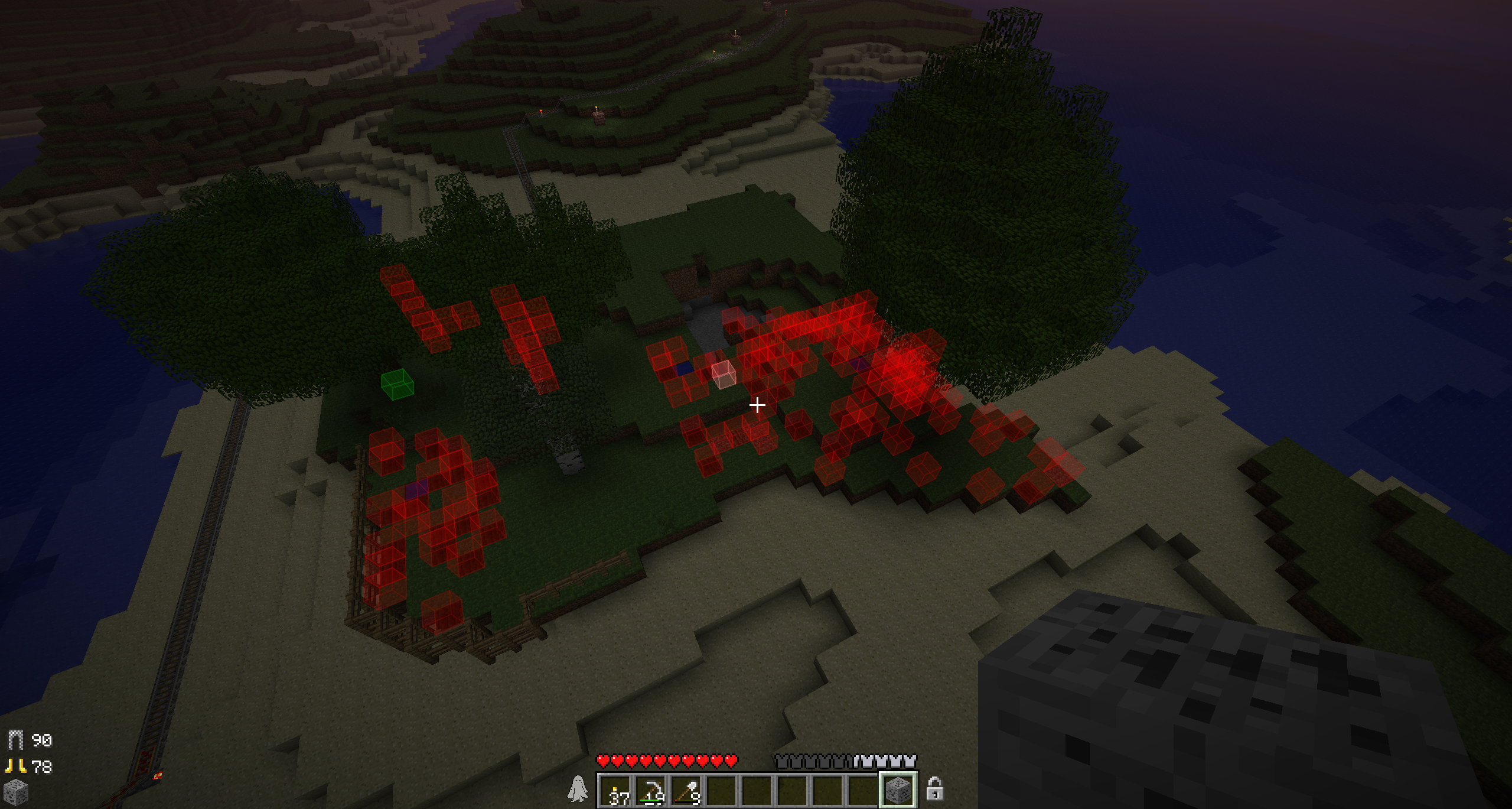The height and width of the screenshot is (809, 1512).
Task: Click the gravel block icon under armor status
Action: pyautogui.click(x=15, y=792)
